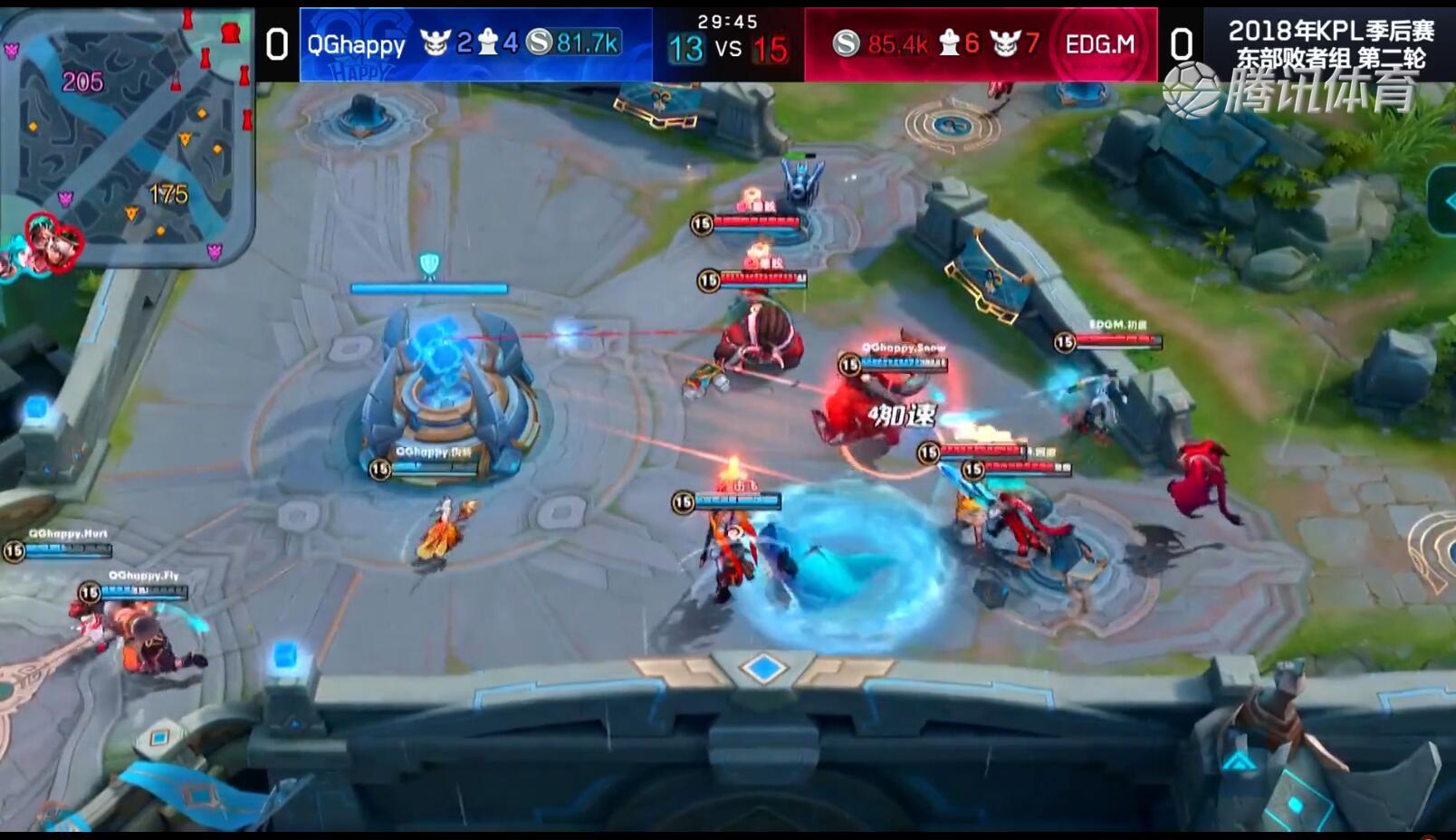Expand the teal arrow side panel tab
The height and width of the screenshot is (840, 1456).
(1443, 201)
